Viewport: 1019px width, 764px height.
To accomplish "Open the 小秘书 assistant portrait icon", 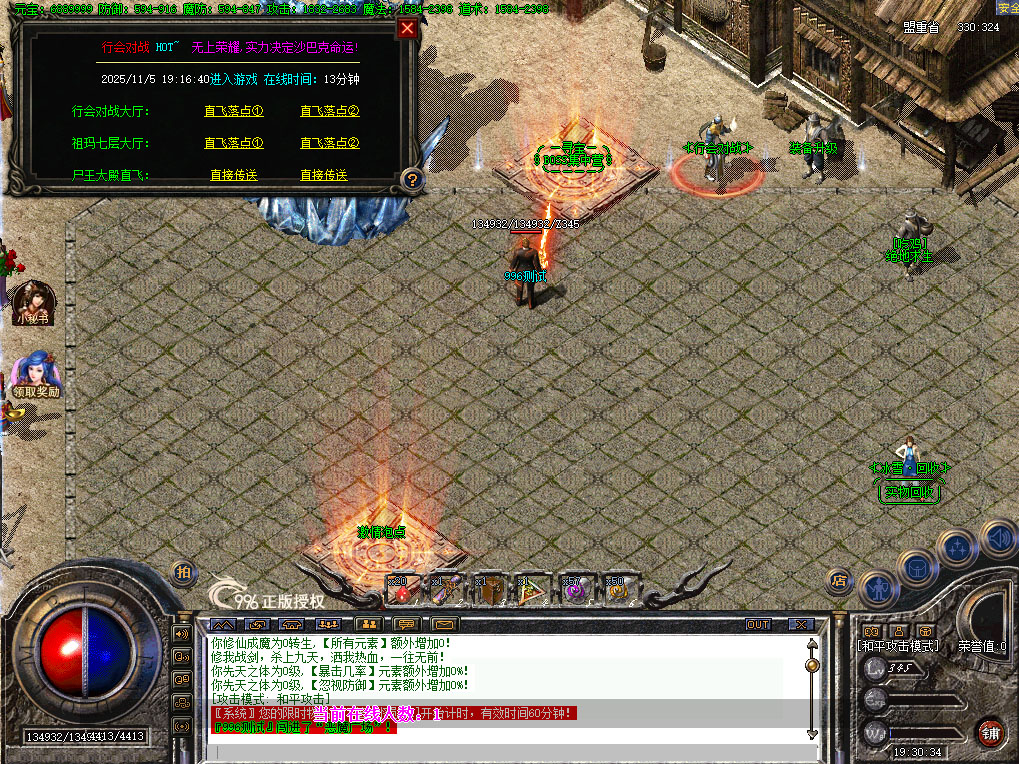I will pos(31,299).
